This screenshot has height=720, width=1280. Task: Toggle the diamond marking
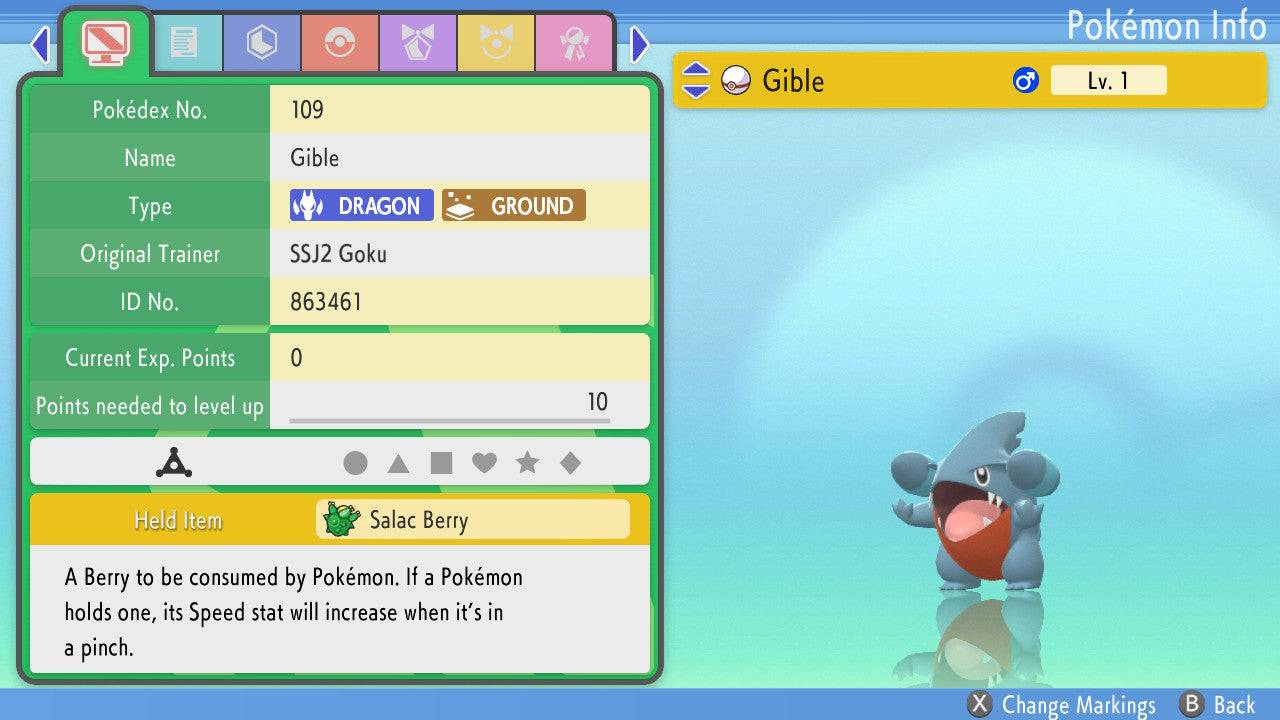pos(570,463)
